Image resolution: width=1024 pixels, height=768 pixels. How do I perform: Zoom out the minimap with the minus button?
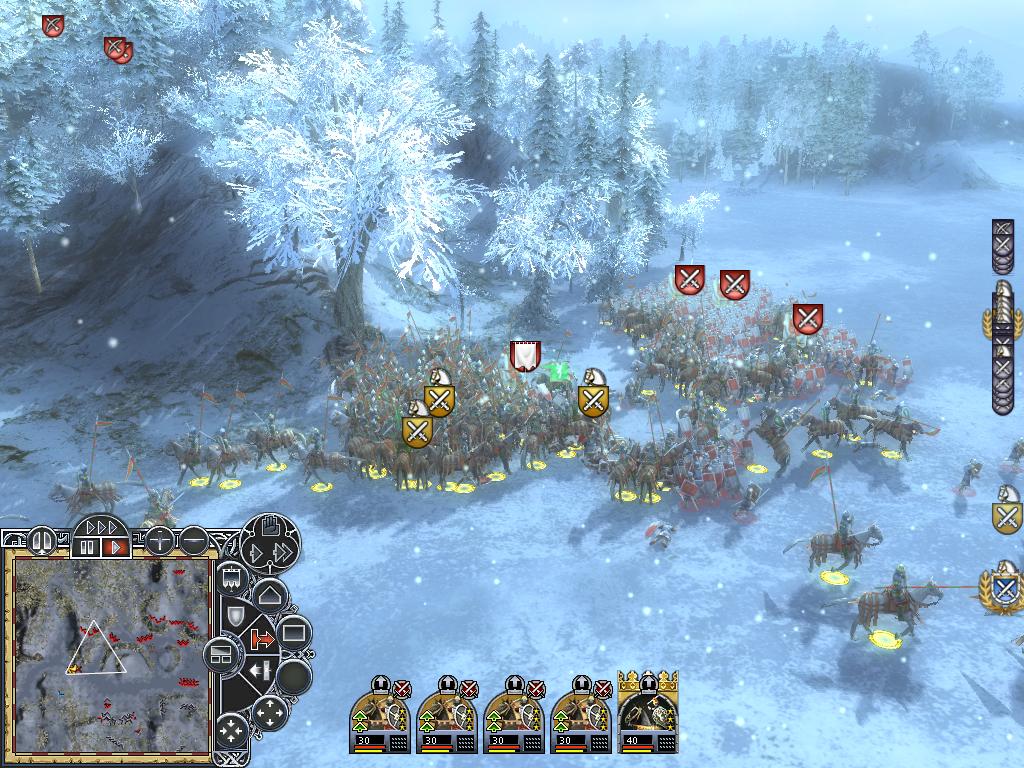click(x=194, y=541)
